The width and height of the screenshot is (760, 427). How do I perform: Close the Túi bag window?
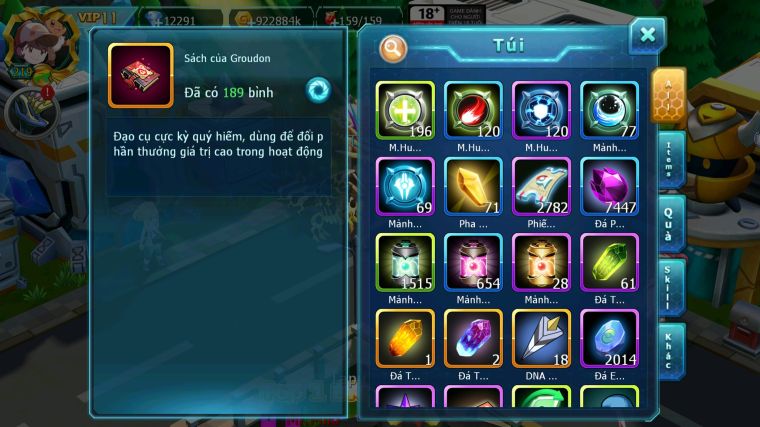pos(647,35)
